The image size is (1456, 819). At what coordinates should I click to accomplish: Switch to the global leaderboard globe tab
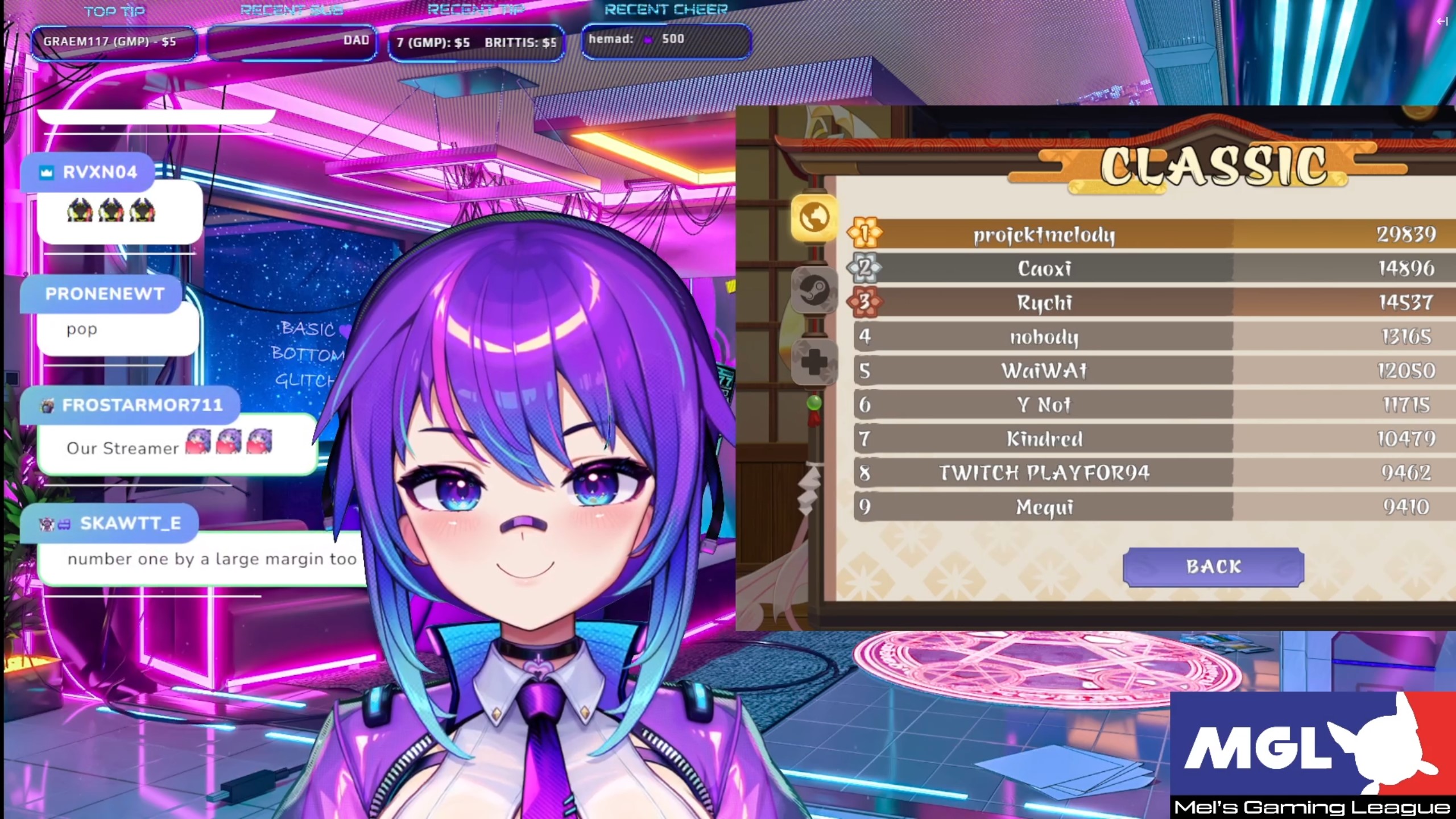pos(814,217)
